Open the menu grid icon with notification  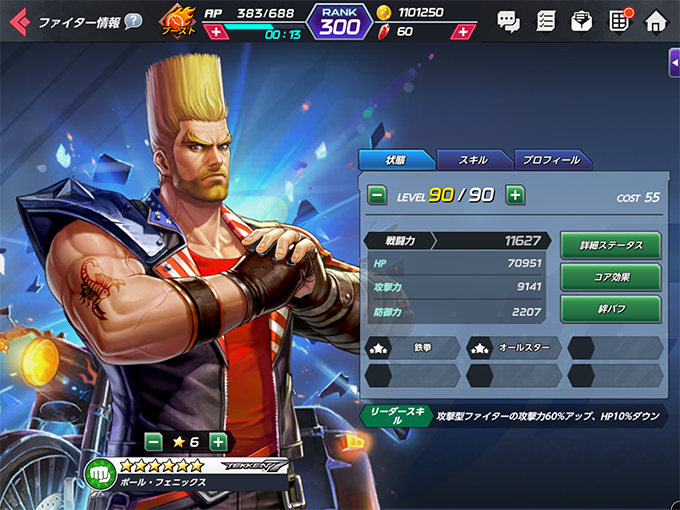coord(619,20)
